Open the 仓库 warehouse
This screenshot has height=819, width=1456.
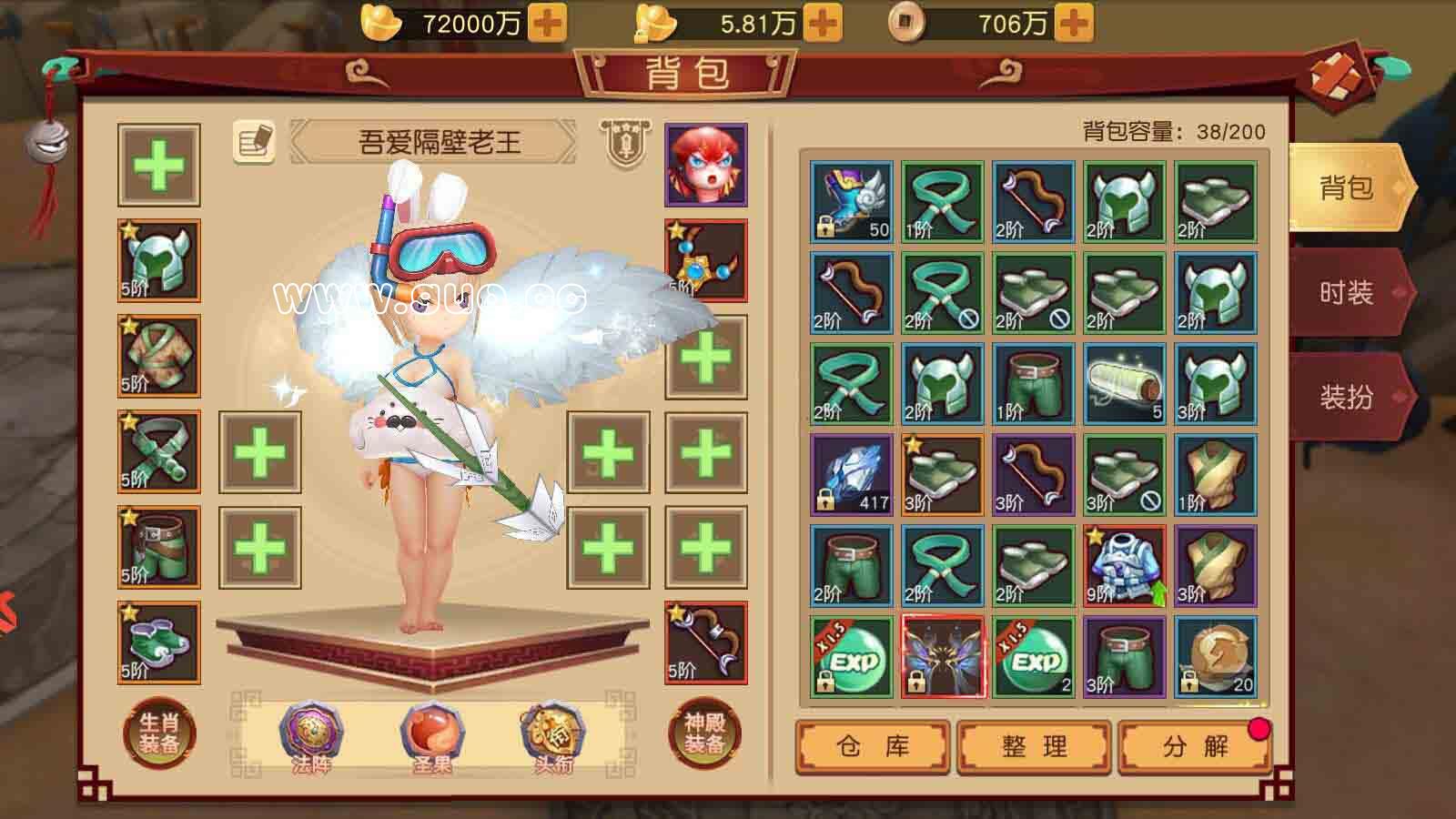[x=873, y=746]
